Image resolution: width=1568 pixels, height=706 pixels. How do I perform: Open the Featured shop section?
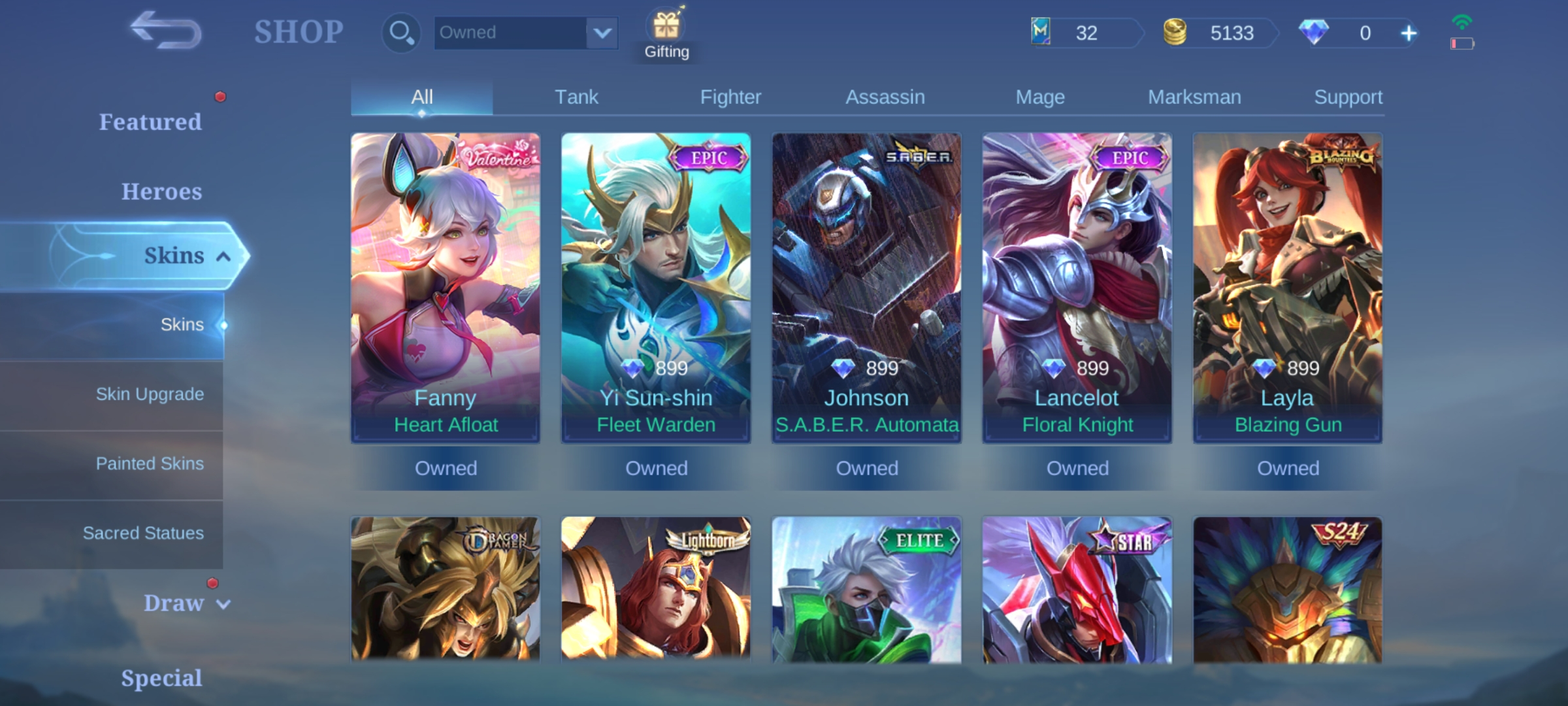pos(151,122)
